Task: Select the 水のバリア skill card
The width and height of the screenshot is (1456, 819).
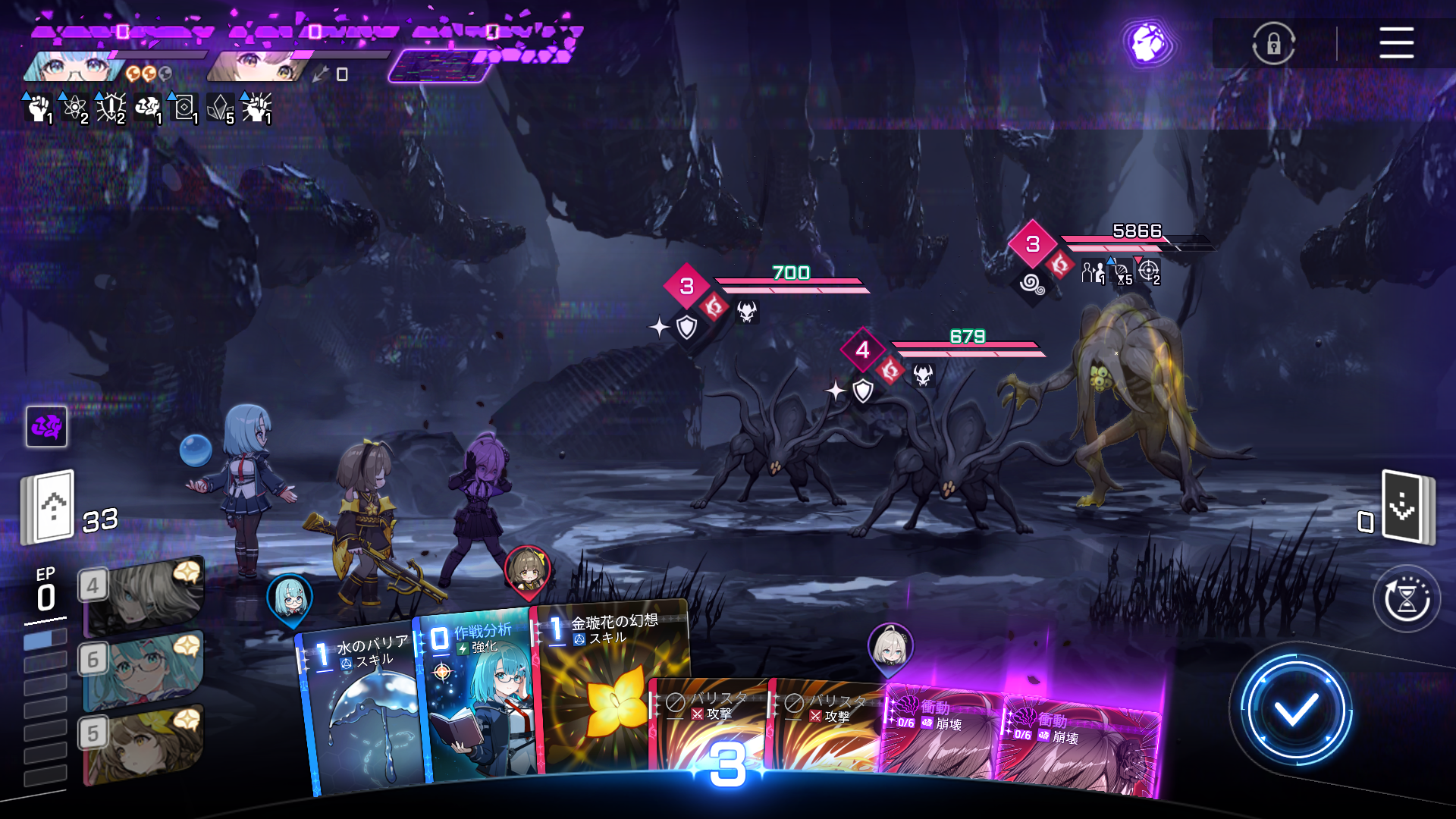Action: 362,705
